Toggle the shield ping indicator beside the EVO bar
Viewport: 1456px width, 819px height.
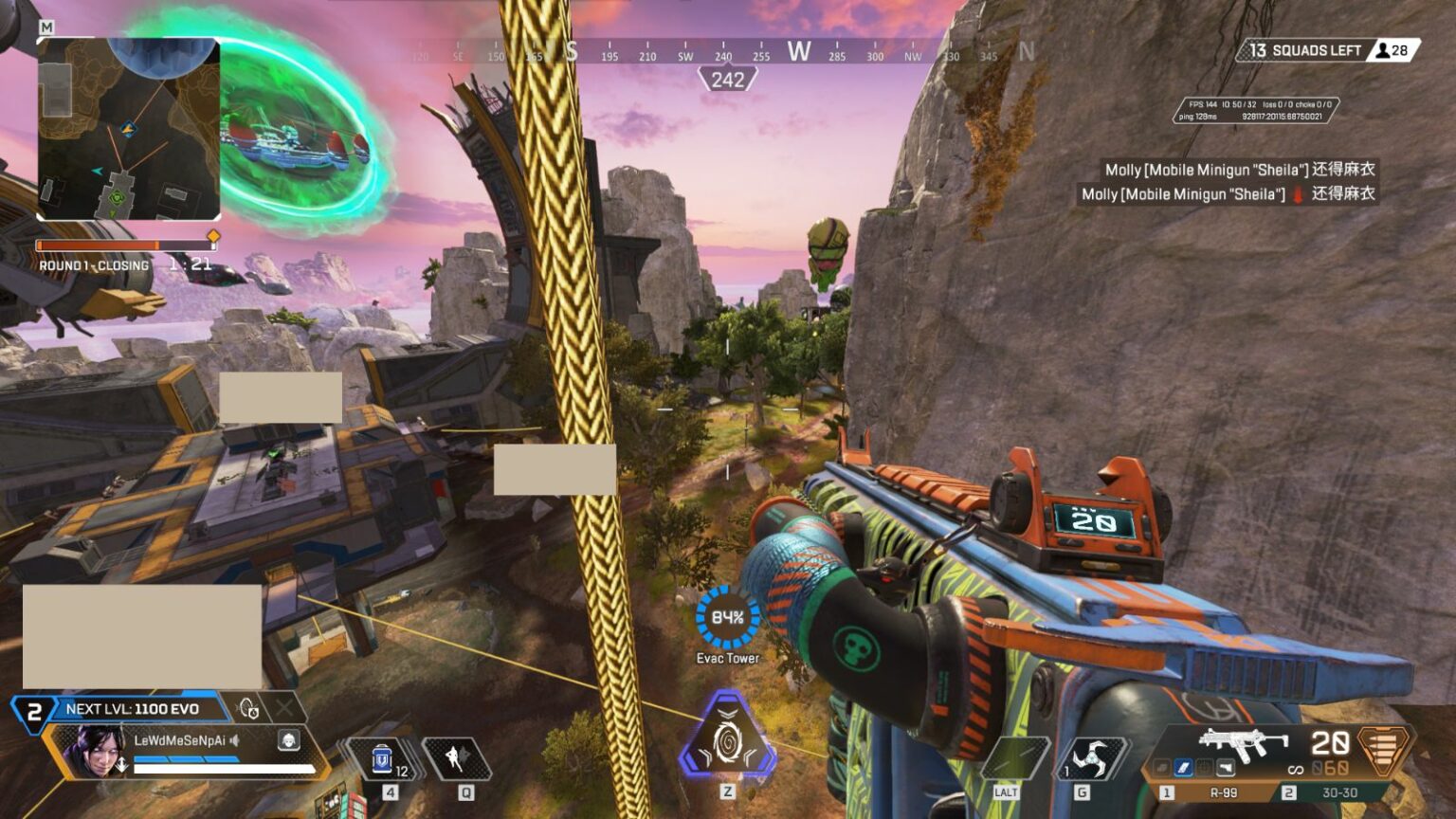[248, 706]
